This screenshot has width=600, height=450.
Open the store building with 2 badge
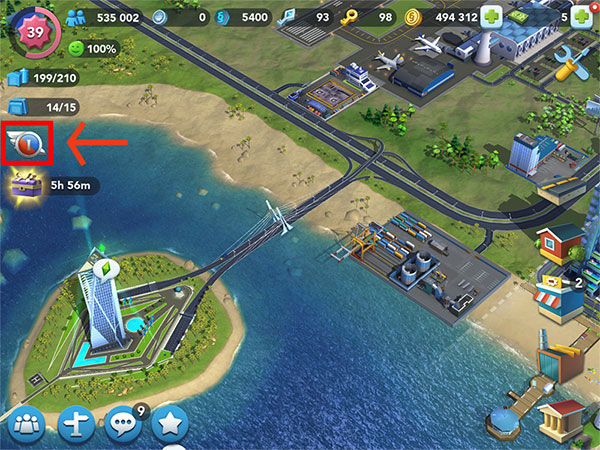pos(560,297)
